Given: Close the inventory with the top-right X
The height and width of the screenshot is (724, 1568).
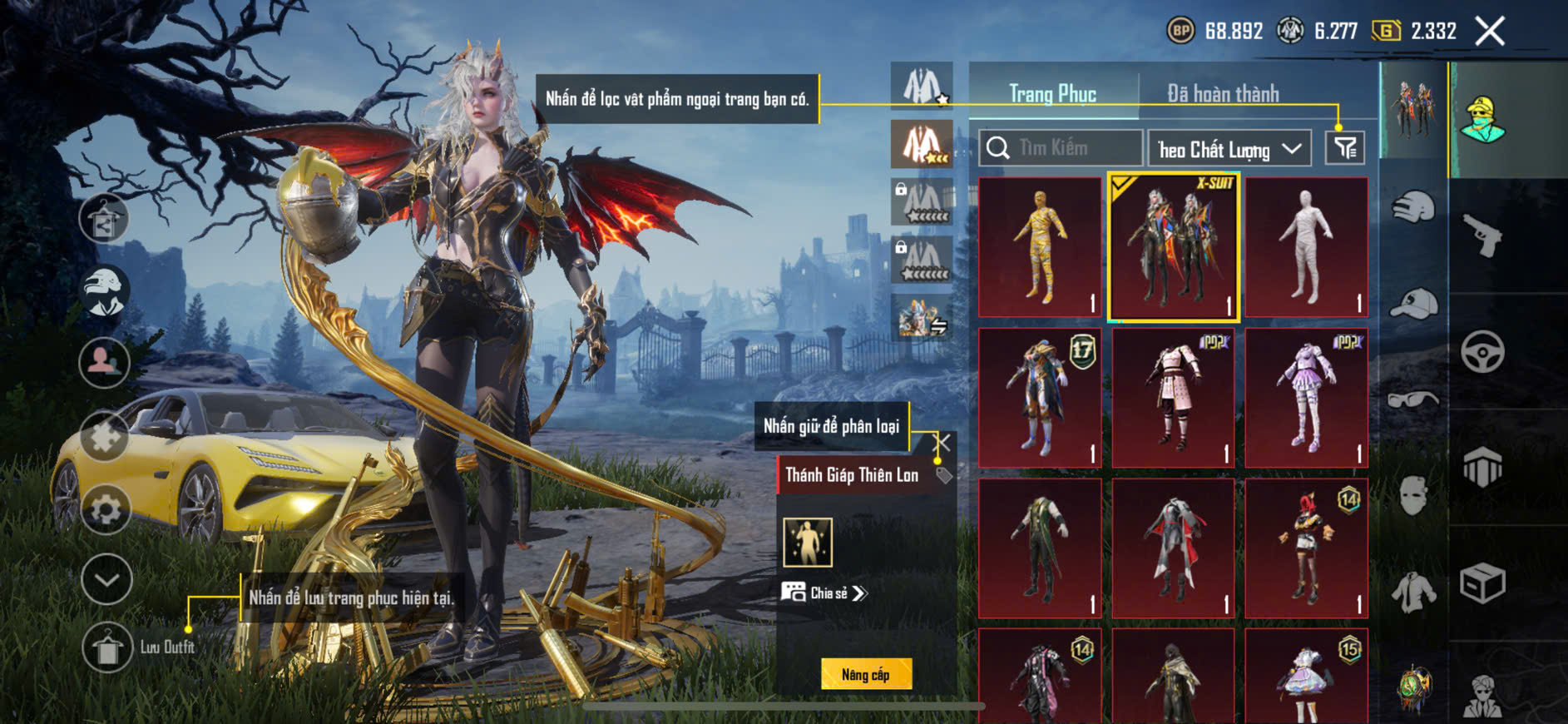Looking at the screenshot, I should click(1490, 32).
